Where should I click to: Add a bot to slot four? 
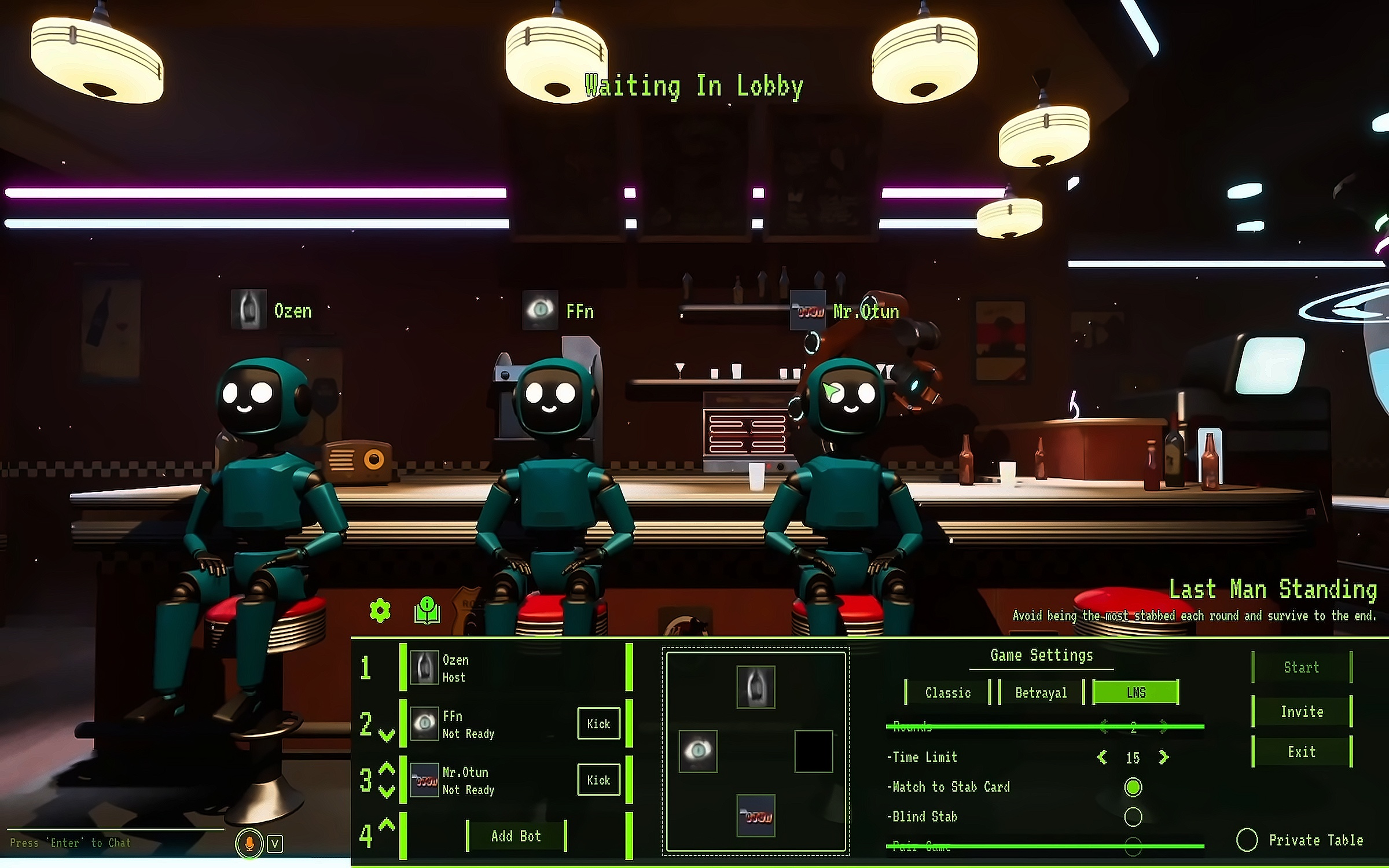click(x=516, y=836)
